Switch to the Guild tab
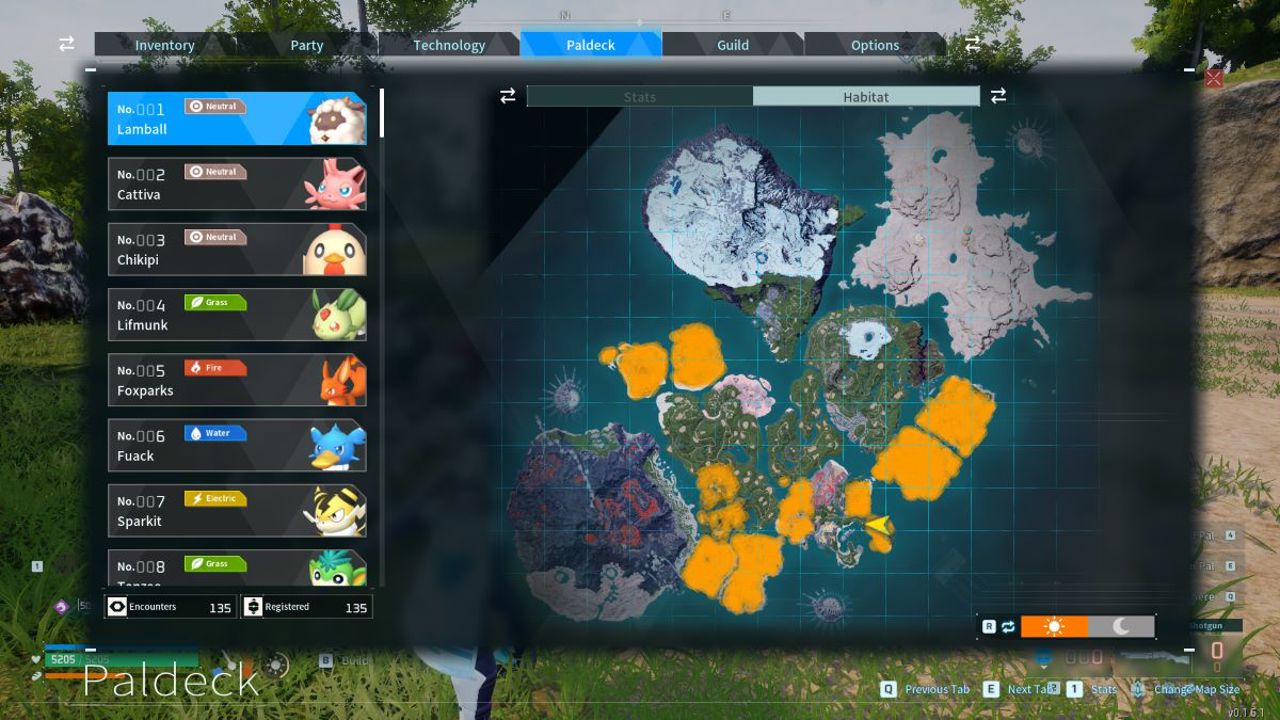Screen dimensions: 1280x720 pyautogui.click(x=733, y=45)
